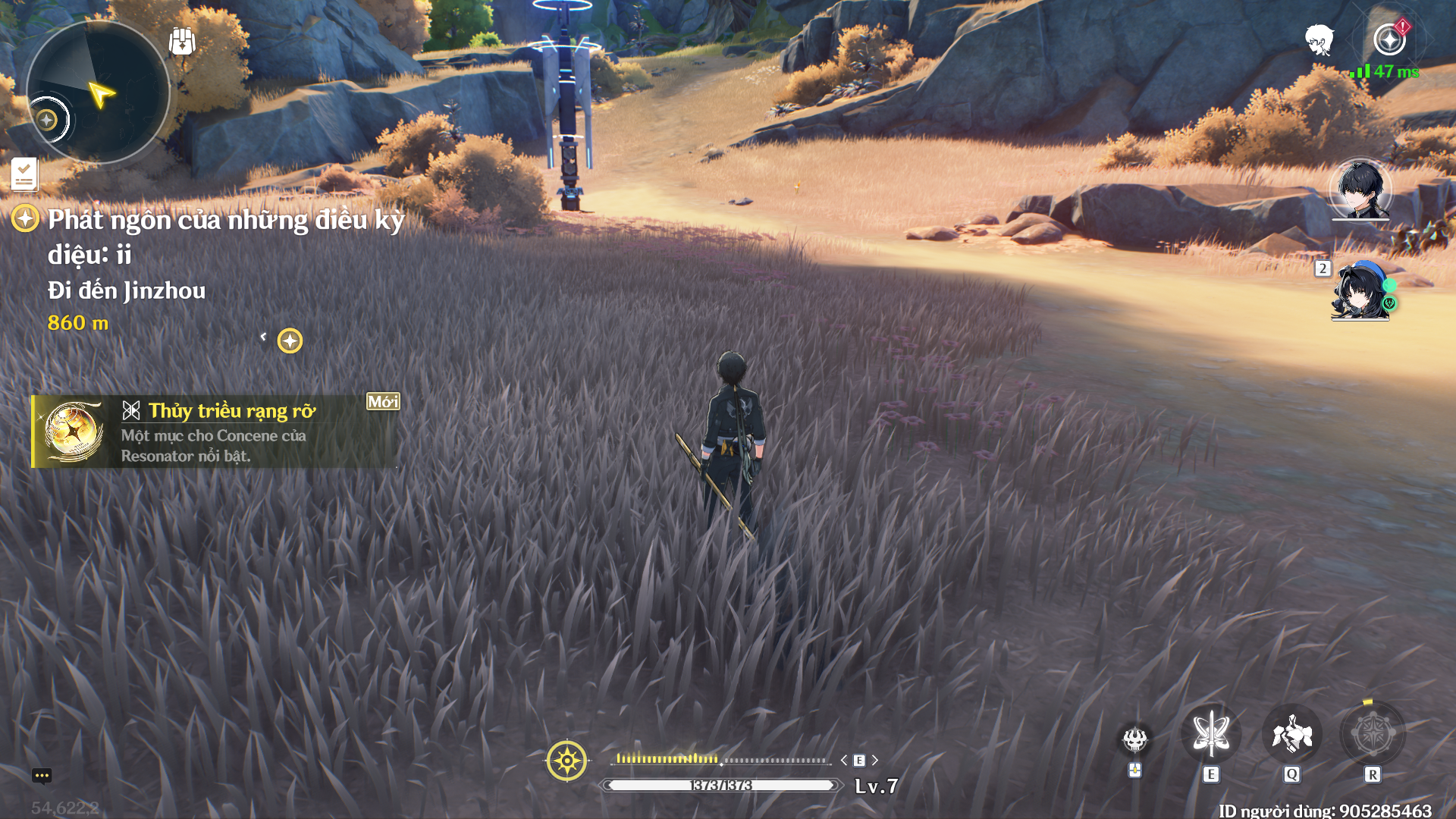1456x819 pixels.
Task: Switch to the blue-hat party member
Action: click(x=1360, y=291)
